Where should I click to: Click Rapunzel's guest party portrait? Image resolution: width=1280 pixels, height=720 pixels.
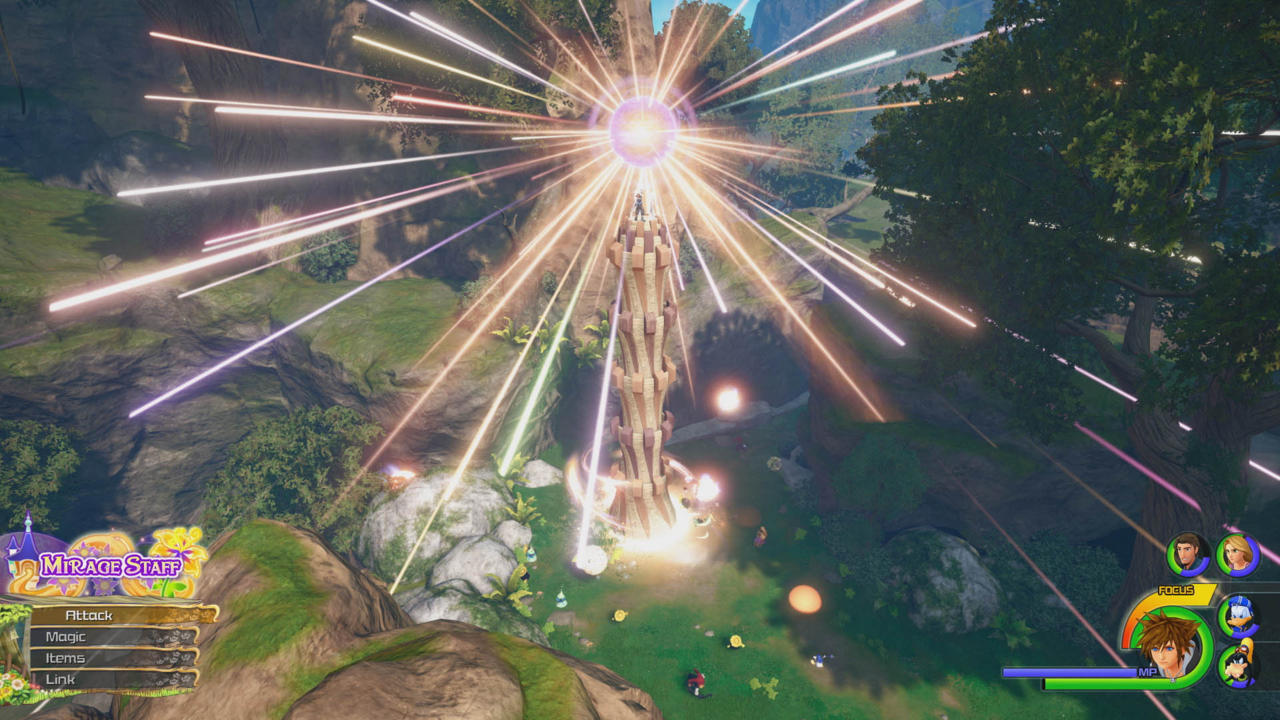click(x=1239, y=555)
